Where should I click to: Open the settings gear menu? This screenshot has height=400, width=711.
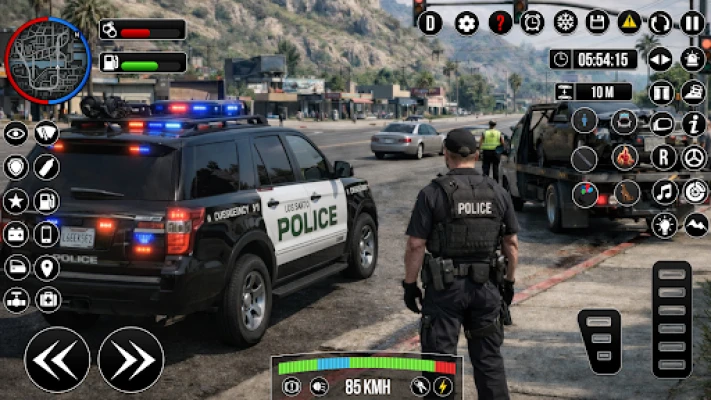pyautogui.click(x=466, y=23)
